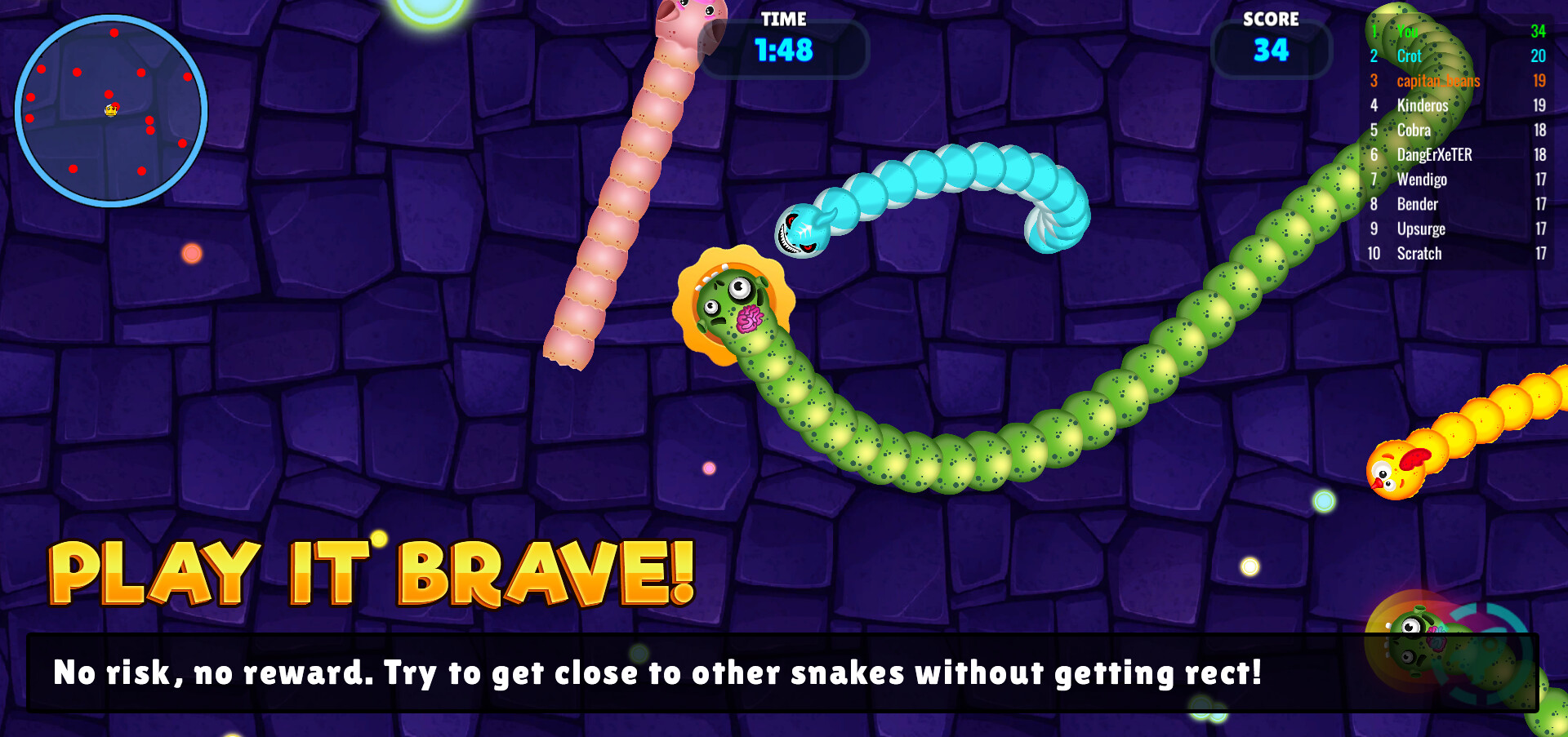Select Scratch at rank 10
The height and width of the screenshot is (737, 1568).
(x=1419, y=254)
